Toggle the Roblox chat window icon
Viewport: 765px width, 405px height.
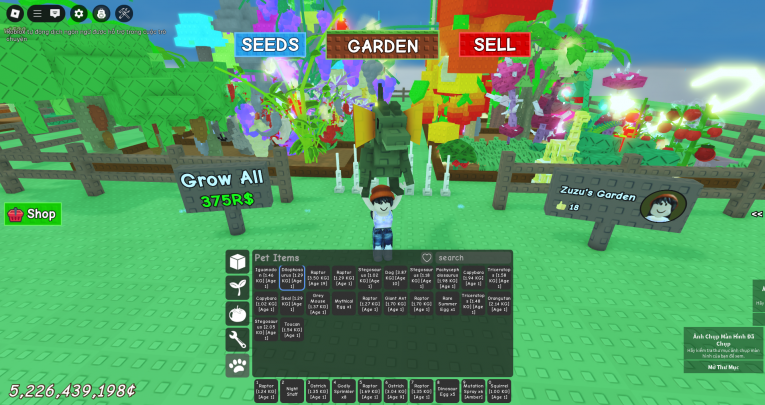(56, 13)
